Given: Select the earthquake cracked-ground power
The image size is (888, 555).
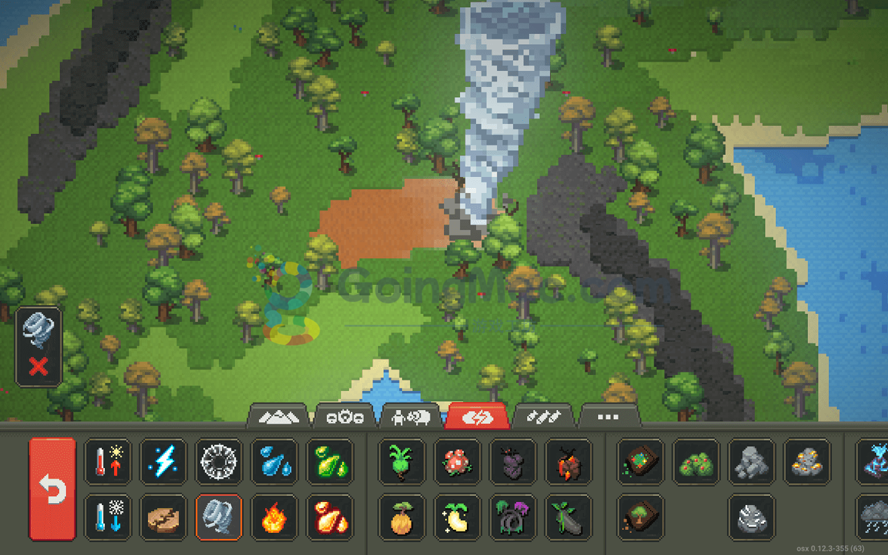Looking at the screenshot, I should (x=163, y=518).
